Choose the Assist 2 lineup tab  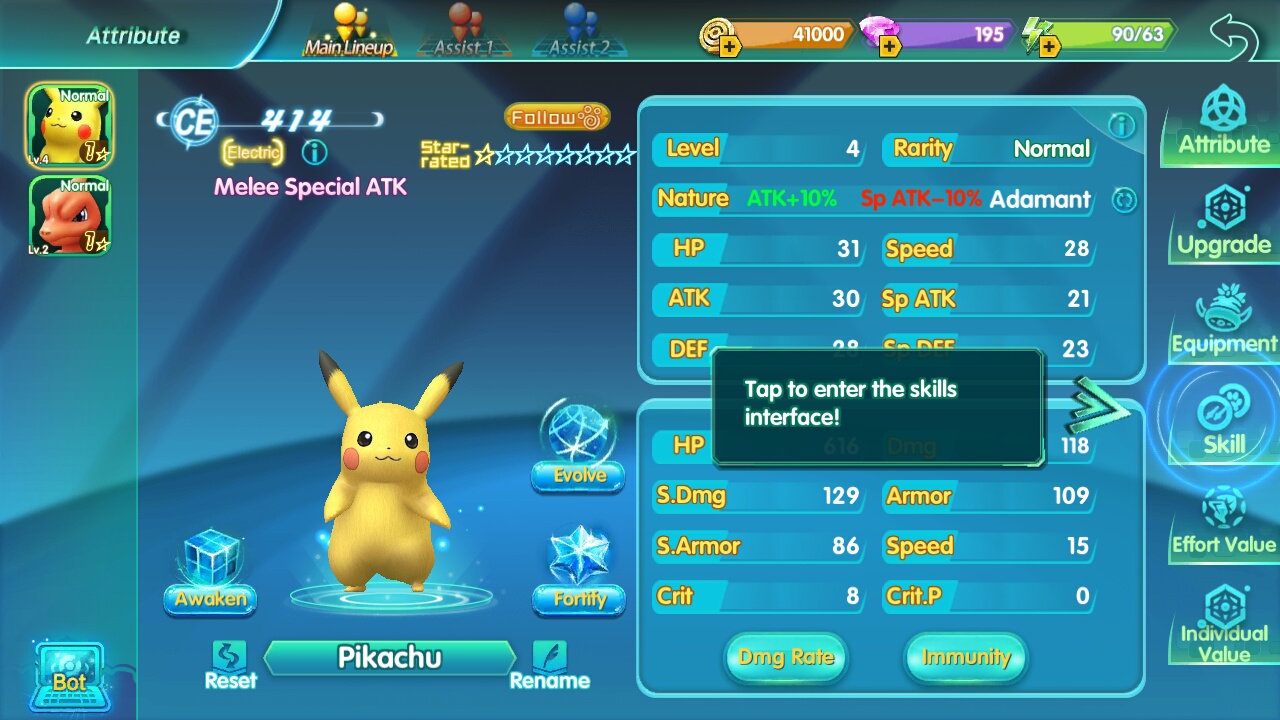click(577, 32)
